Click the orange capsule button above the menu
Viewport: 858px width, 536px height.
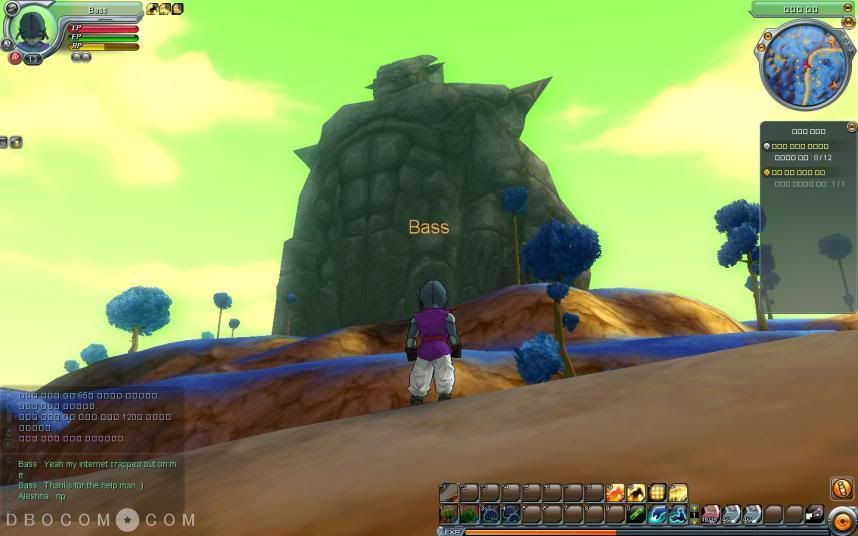tap(841, 489)
